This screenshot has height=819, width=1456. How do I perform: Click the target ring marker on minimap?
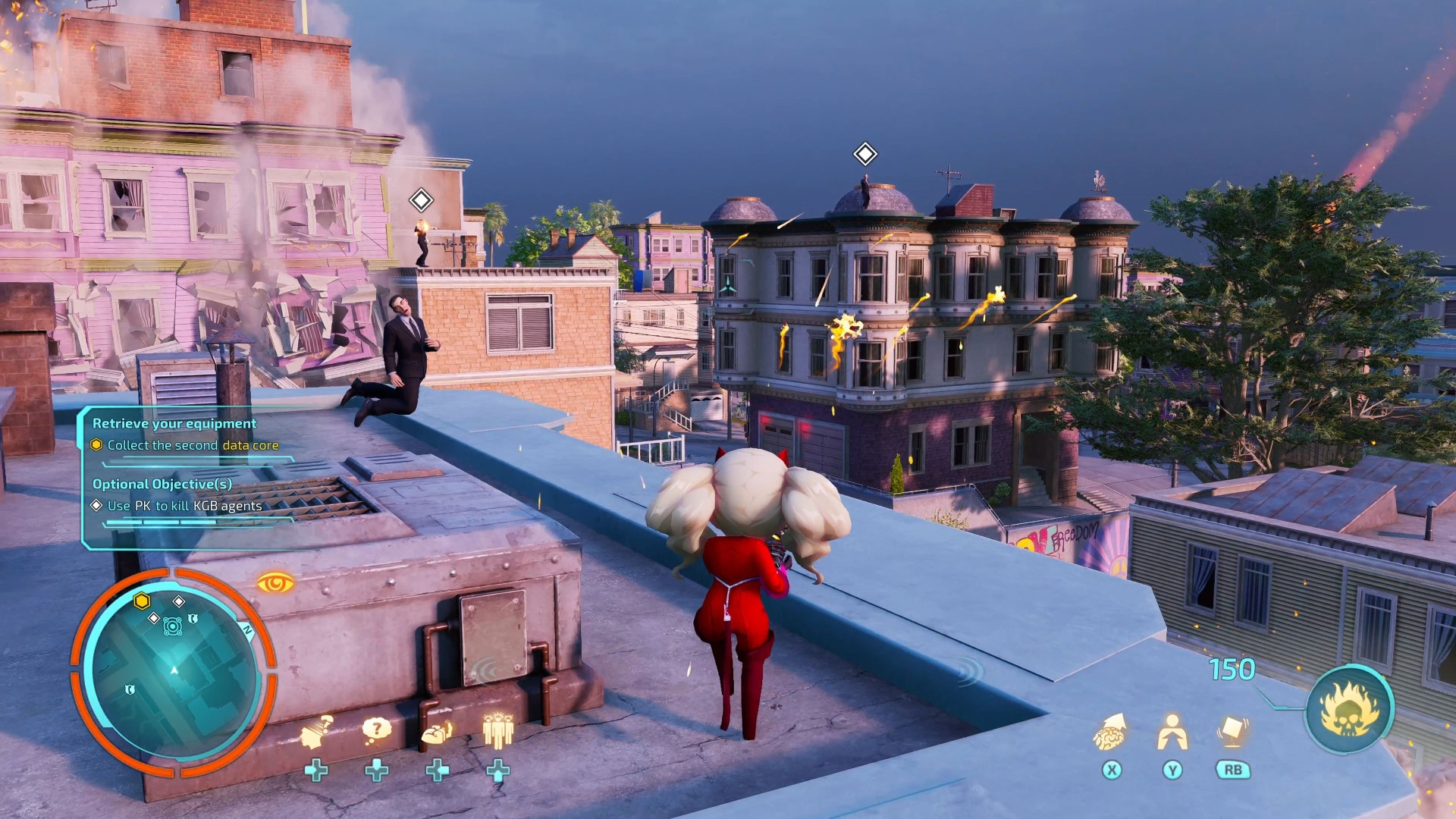[173, 626]
